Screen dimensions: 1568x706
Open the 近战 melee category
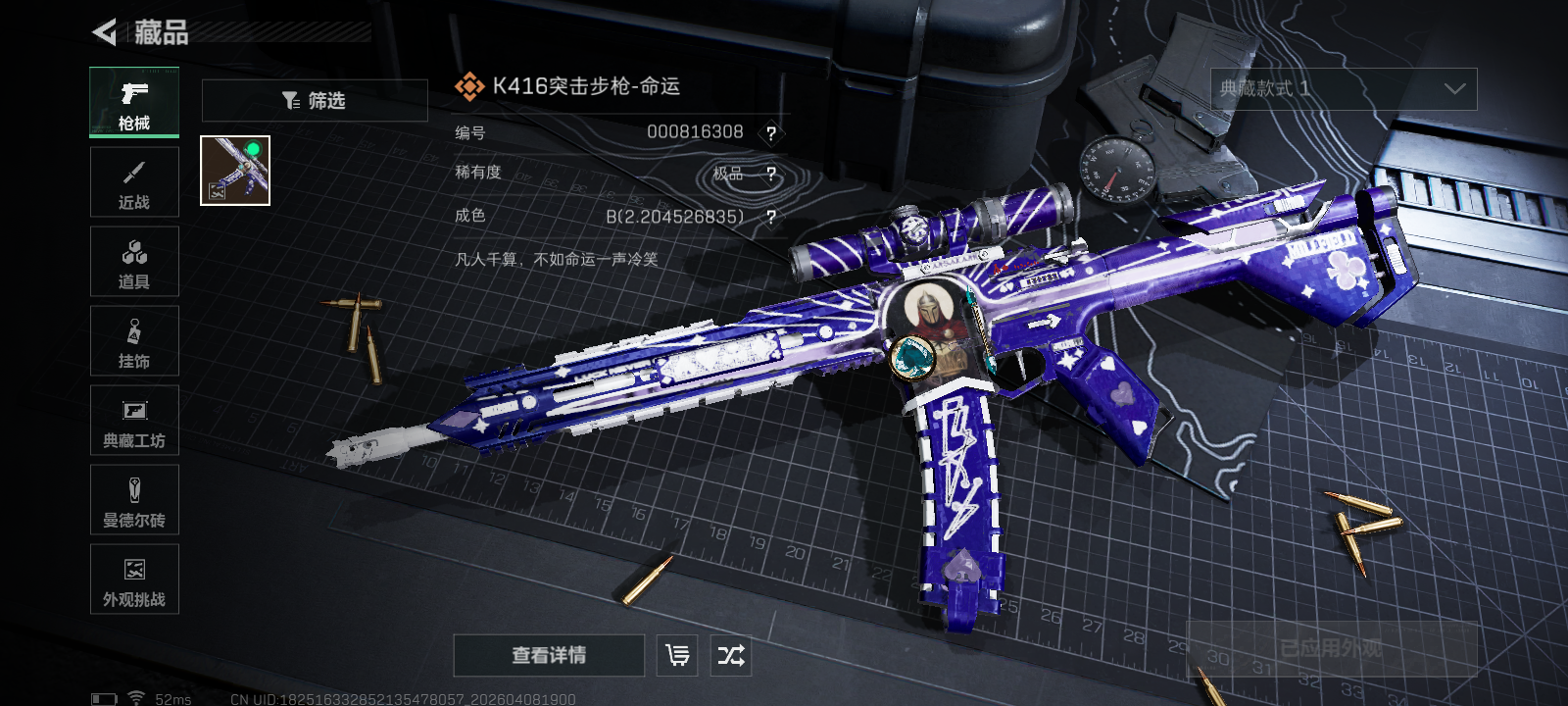pos(134,182)
